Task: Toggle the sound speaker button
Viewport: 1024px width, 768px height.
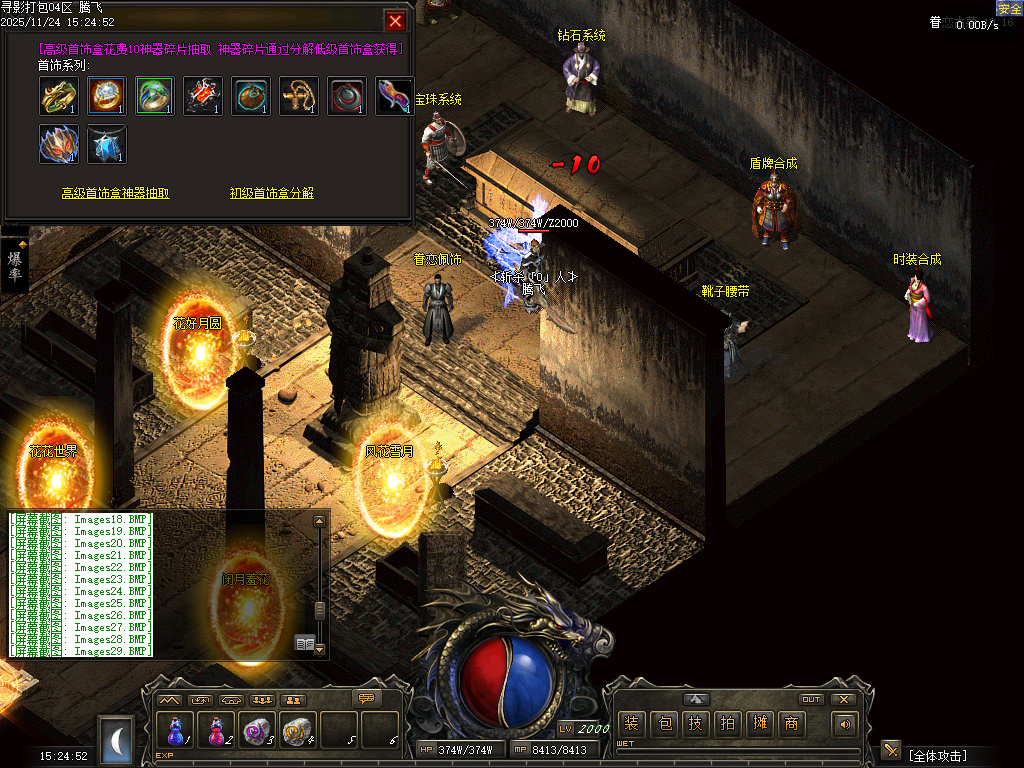Action: pos(846,724)
